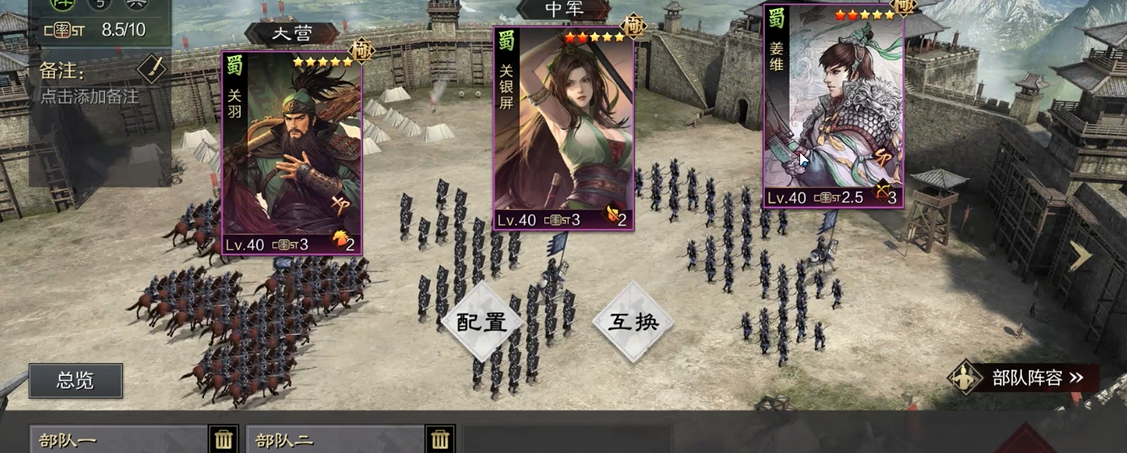Select the 关银屏 general card

tap(564, 129)
